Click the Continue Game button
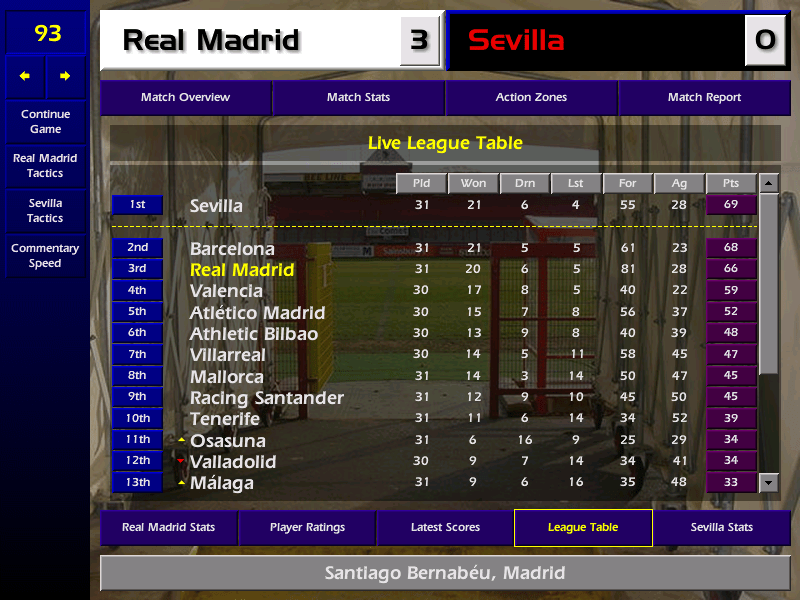The width and height of the screenshot is (800, 600). click(45, 121)
